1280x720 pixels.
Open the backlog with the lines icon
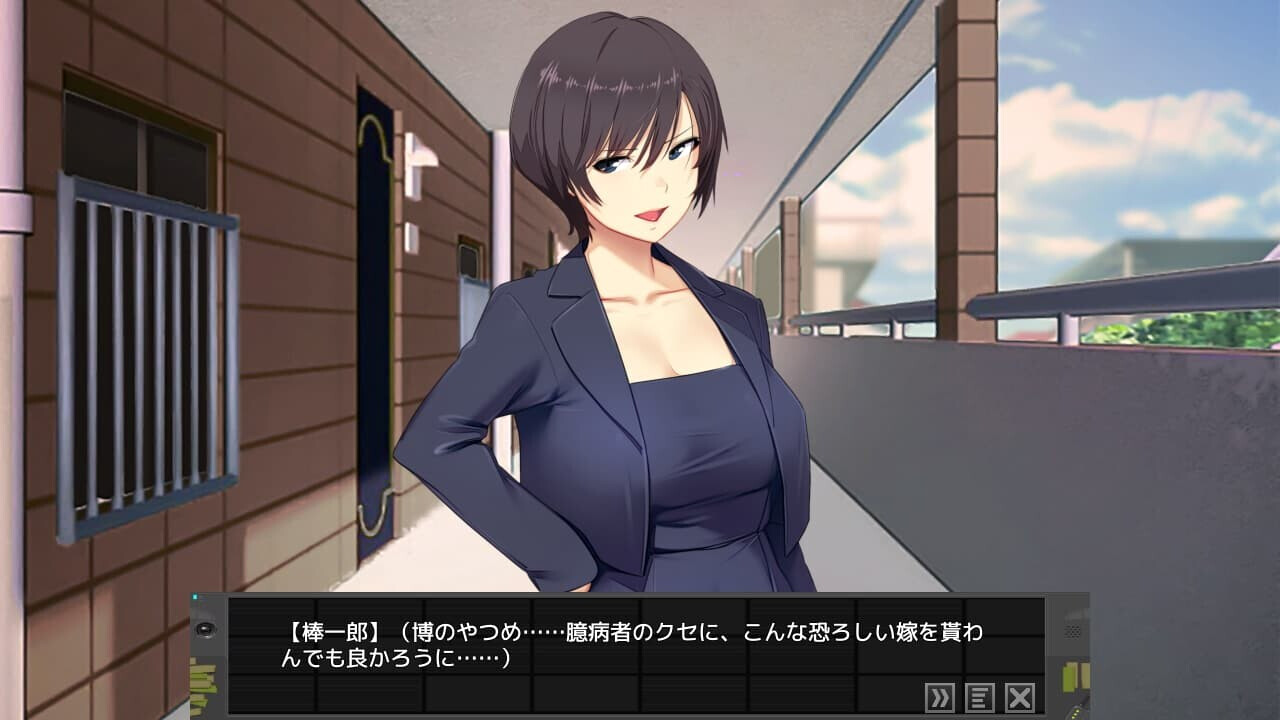[x=980, y=697]
